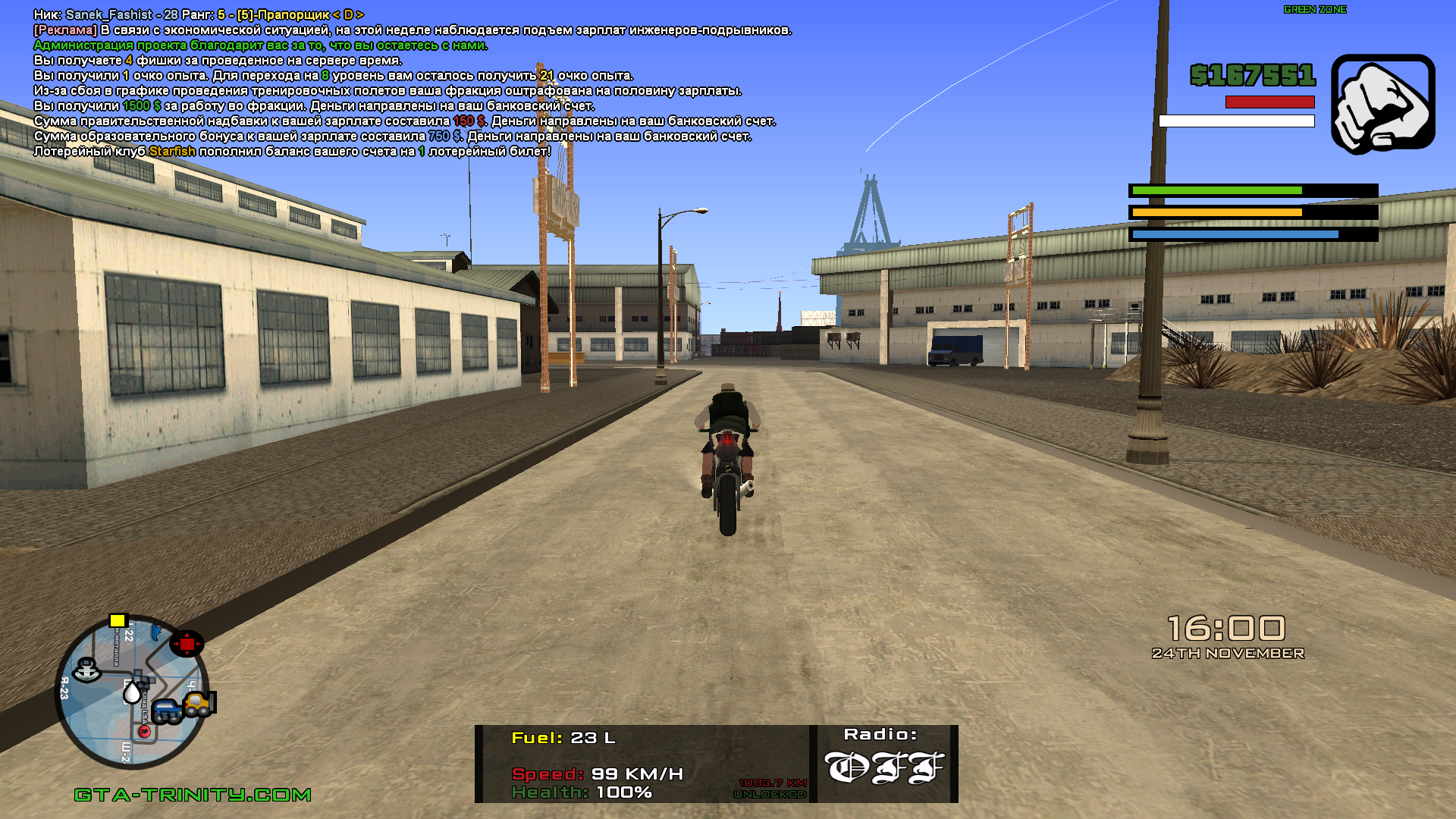This screenshot has width=1456, height=819.
Task: Click the Starfish lottery club chat message
Action: point(292,152)
